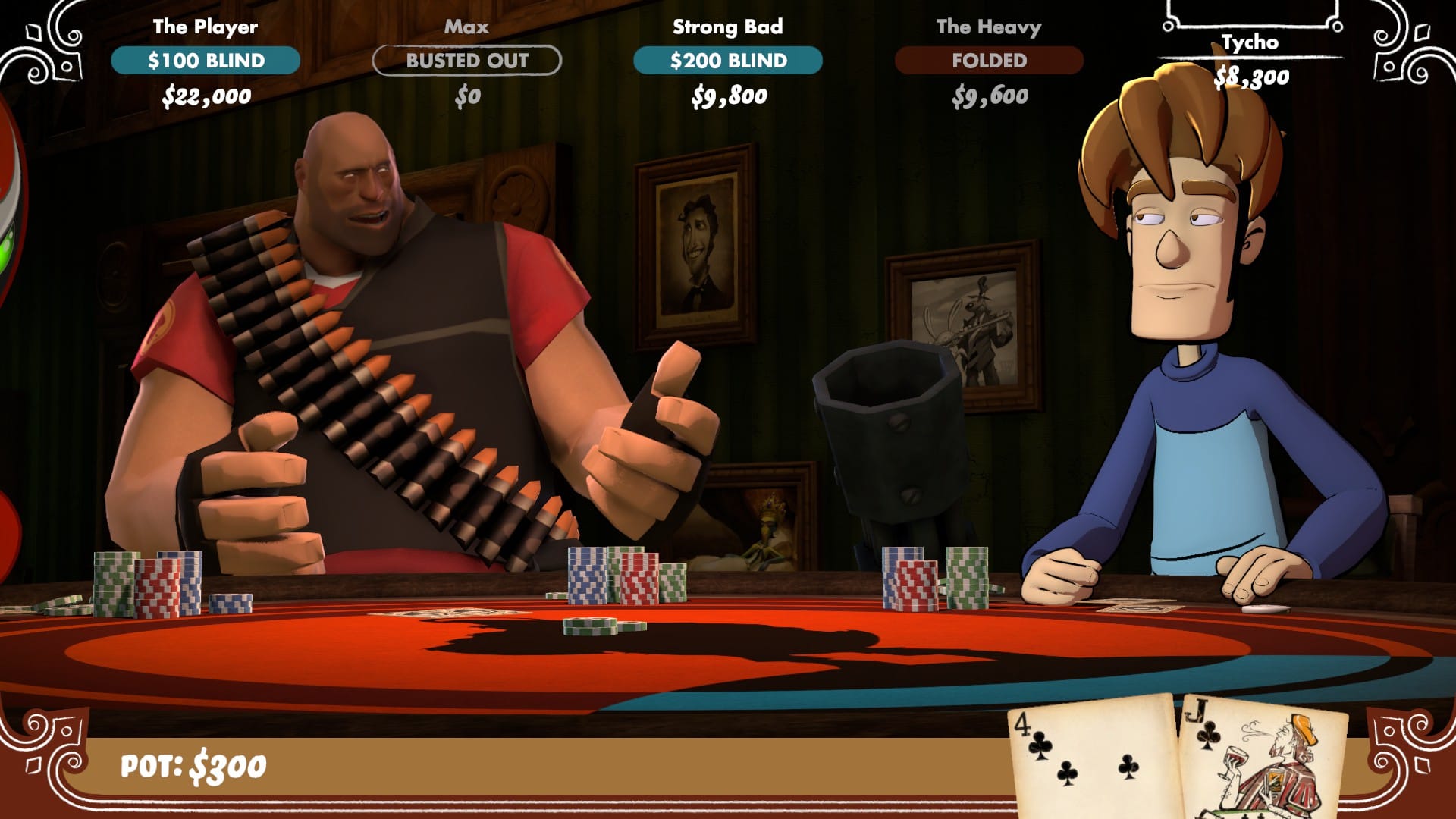Choose Max's busted out panel
The height and width of the screenshot is (819, 1456).
(x=467, y=61)
